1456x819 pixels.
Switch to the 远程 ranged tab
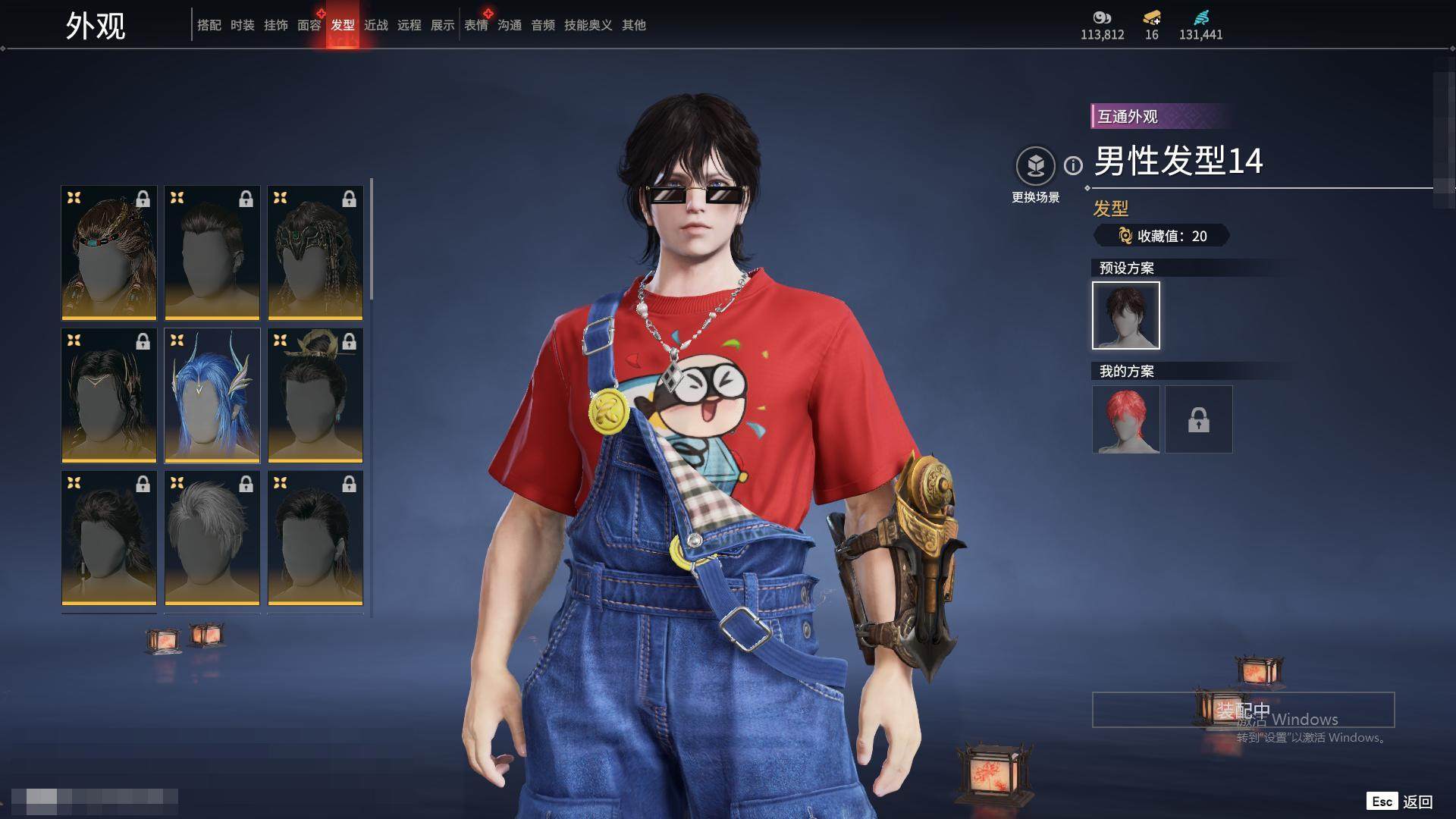(x=409, y=25)
